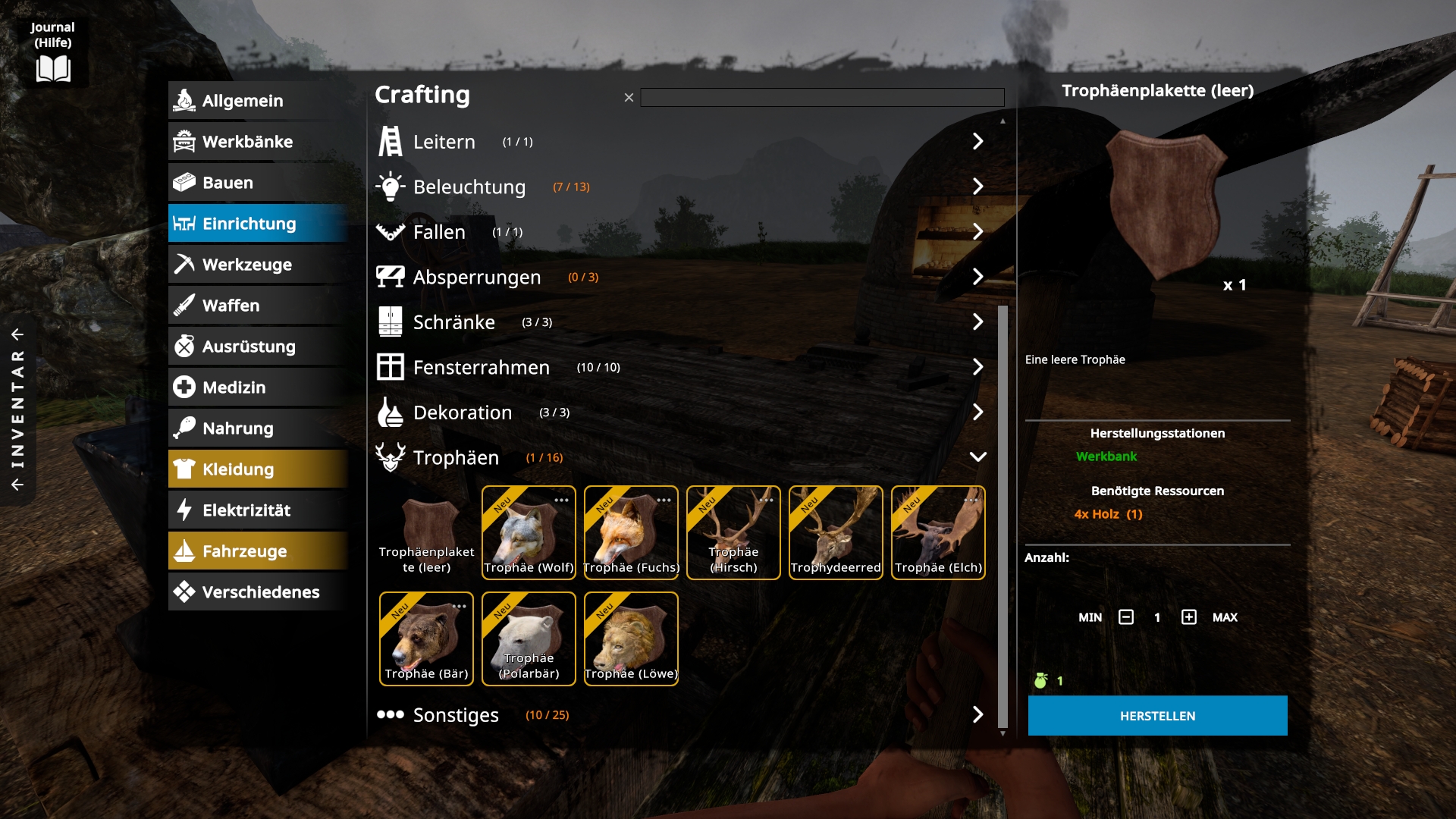Choose the Trophäe (Elch) recipe
Screen dimensions: 1456x819
click(938, 533)
